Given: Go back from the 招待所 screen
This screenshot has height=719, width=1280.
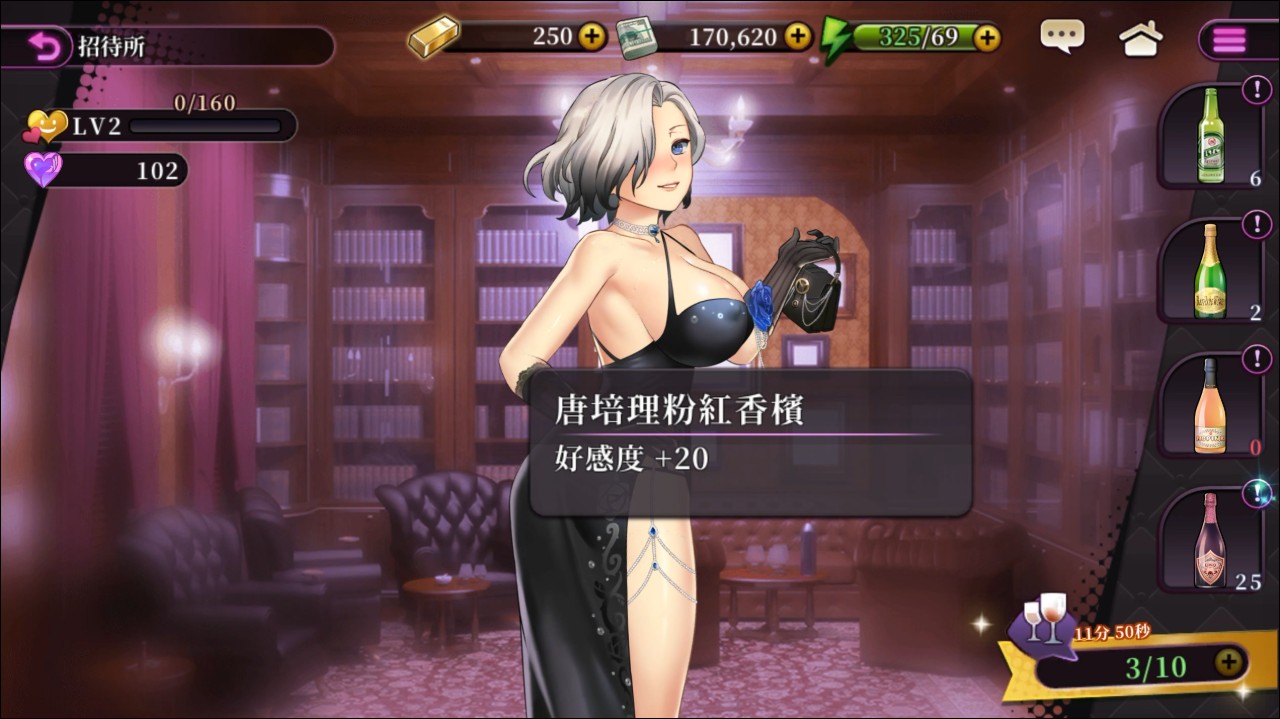Looking at the screenshot, I should pos(44,47).
